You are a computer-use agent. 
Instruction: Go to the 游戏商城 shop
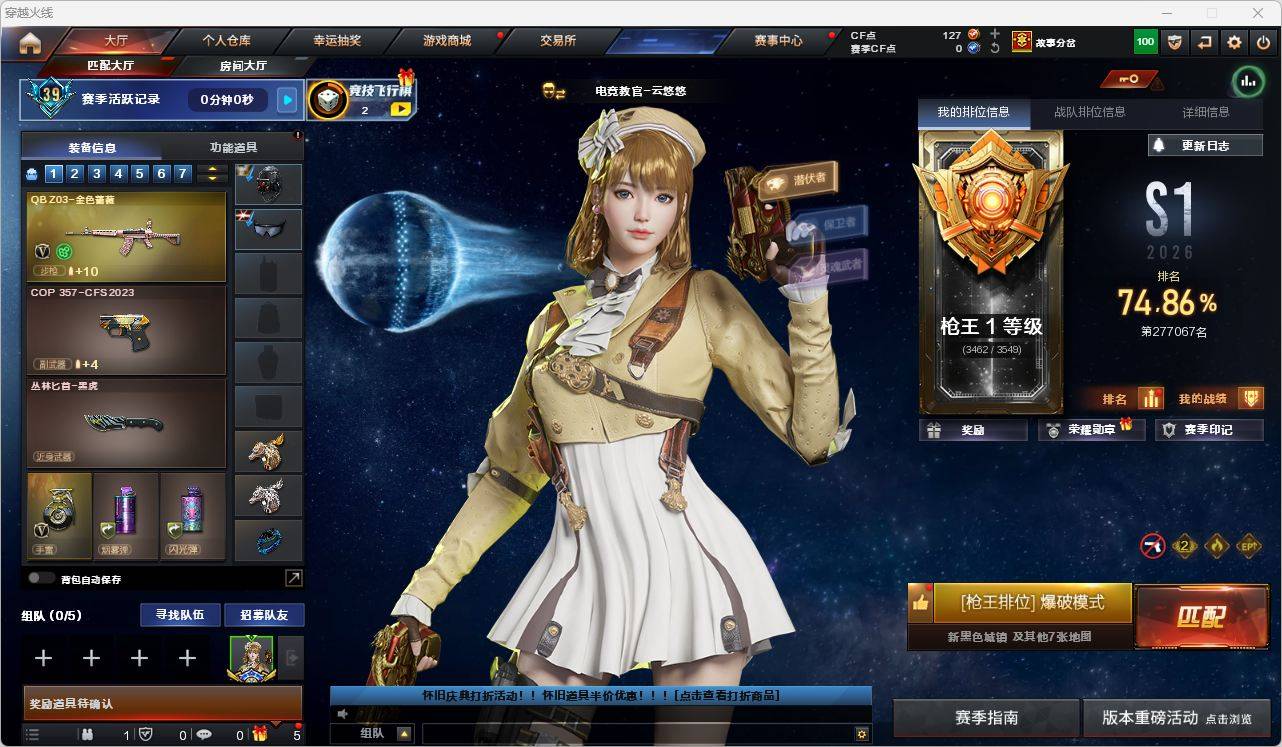tap(447, 41)
